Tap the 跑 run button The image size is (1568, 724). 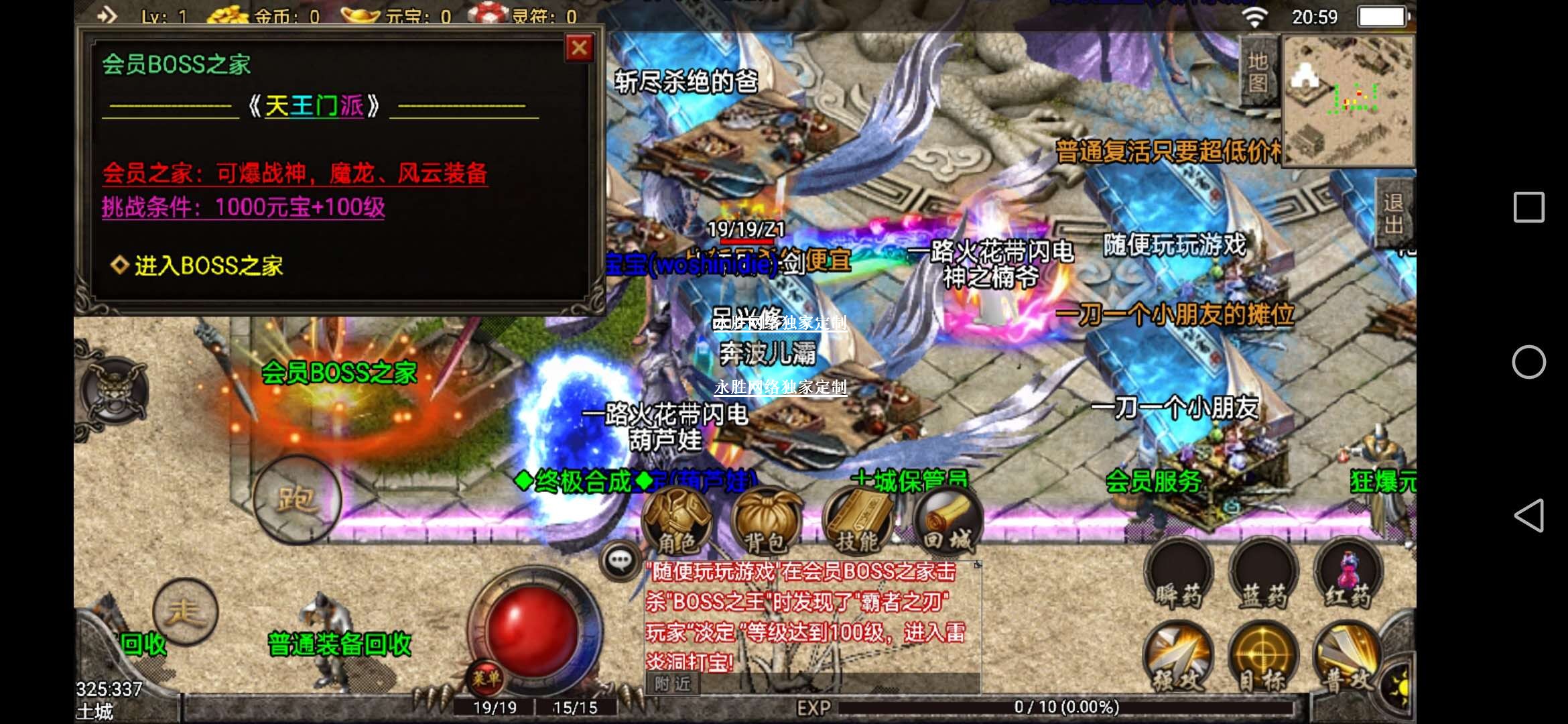(x=297, y=499)
